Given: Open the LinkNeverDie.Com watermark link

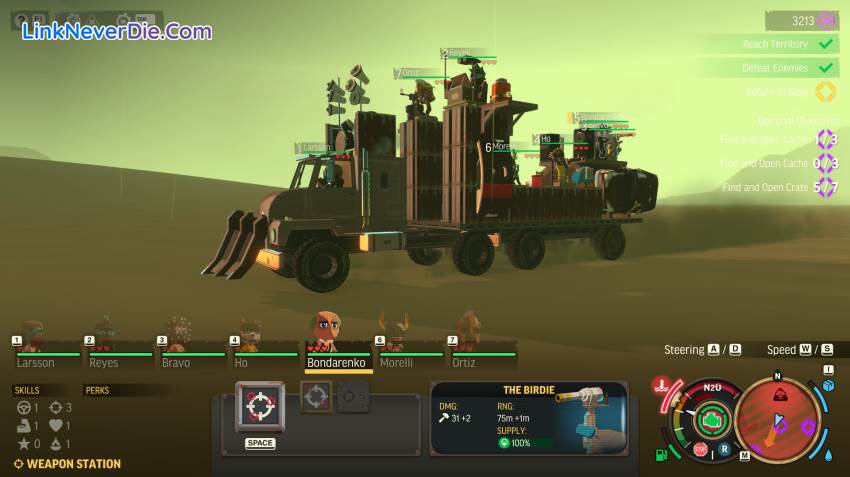Looking at the screenshot, I should point(118,31).
